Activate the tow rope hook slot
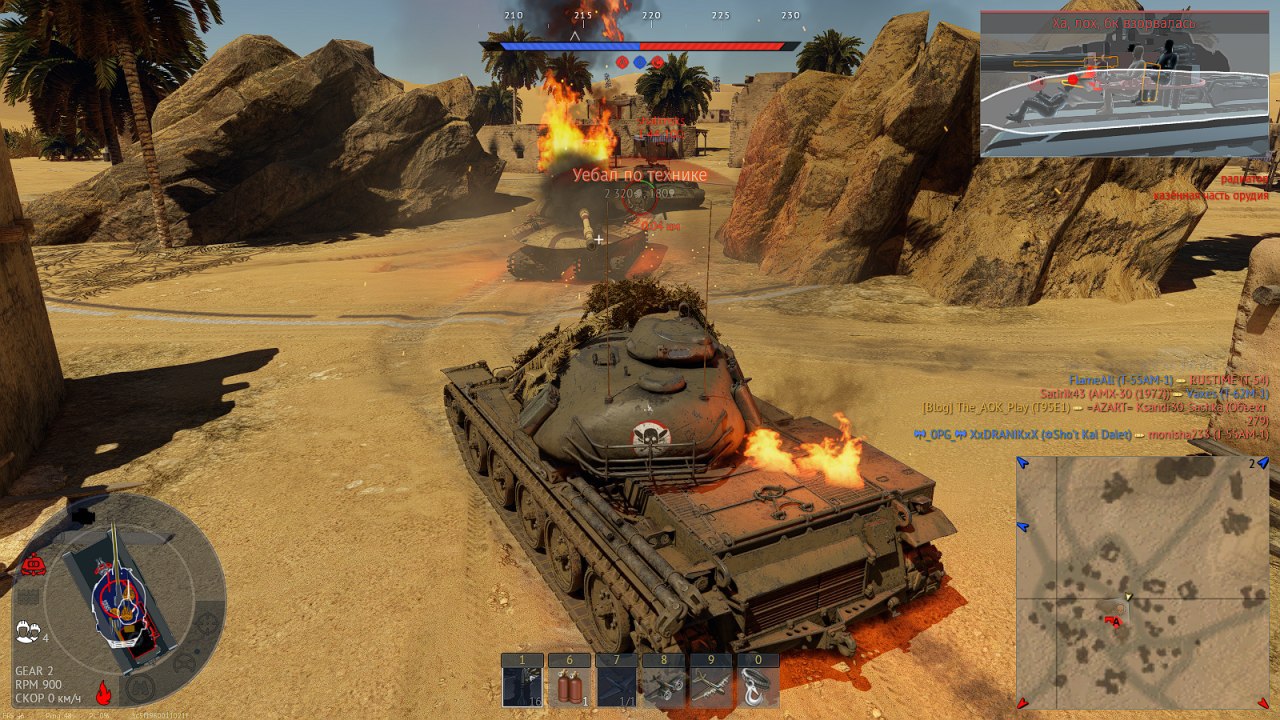The height and width of the screenshot is (720, 1280). [758, 688]
